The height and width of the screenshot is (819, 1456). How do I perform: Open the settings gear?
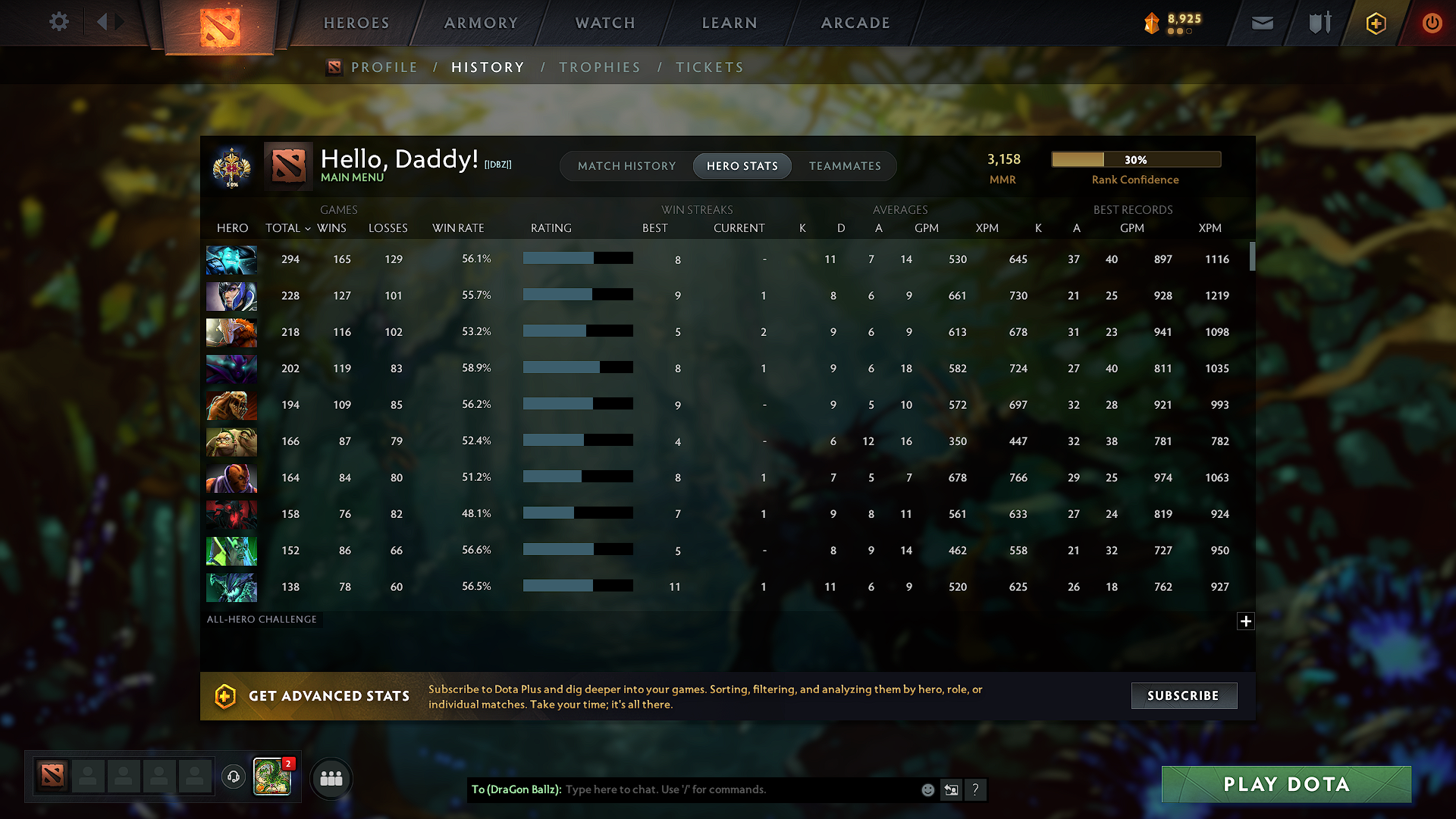click(59, 22)
